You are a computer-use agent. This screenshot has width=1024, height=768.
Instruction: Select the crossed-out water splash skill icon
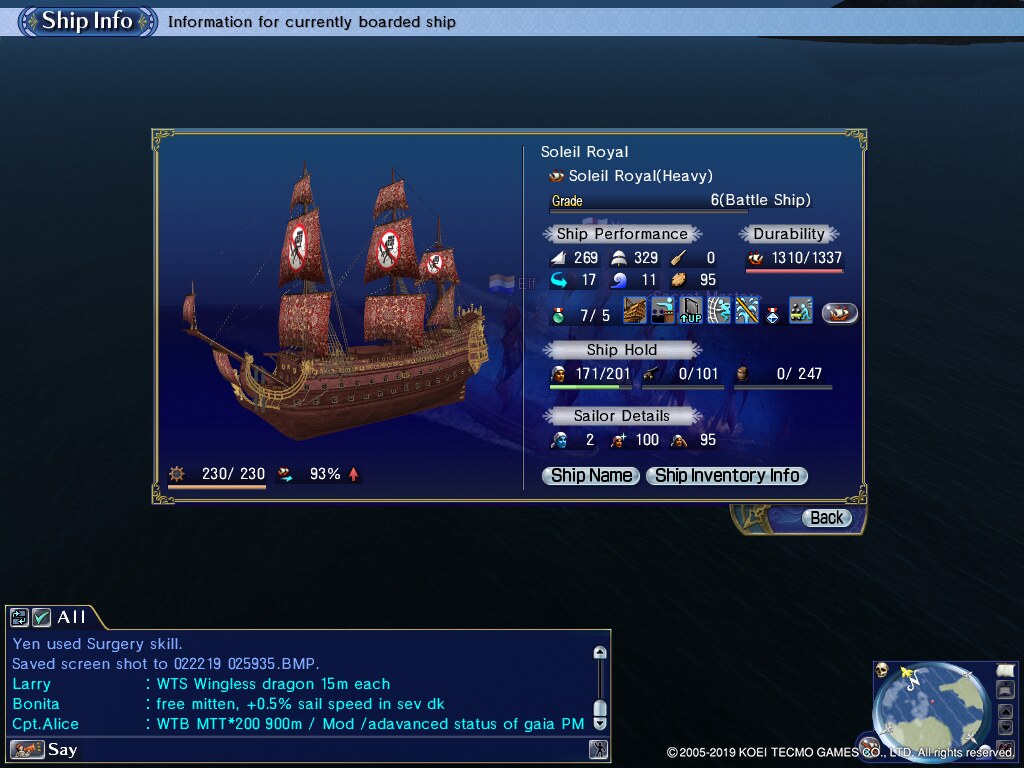pyautogui.click(x=746, y=311)
